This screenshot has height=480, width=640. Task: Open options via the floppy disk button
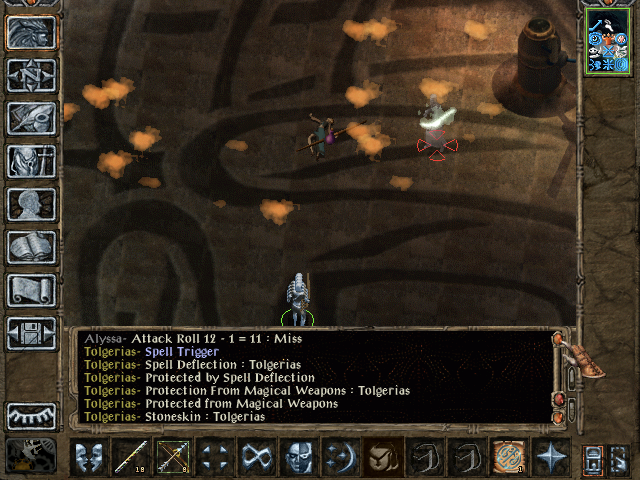coord(32,333)
